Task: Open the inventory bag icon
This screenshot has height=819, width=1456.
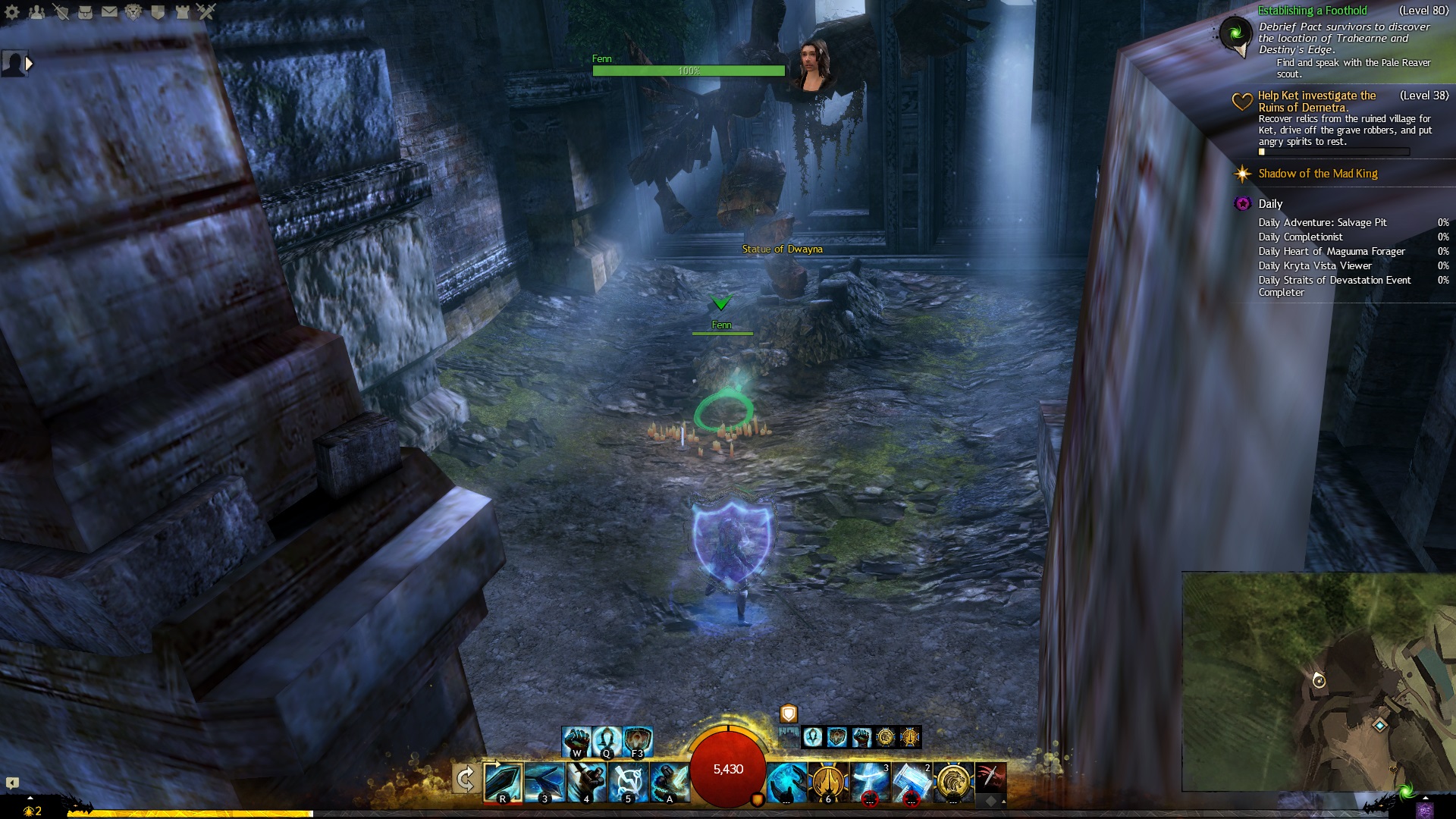Action: point(85,11)
